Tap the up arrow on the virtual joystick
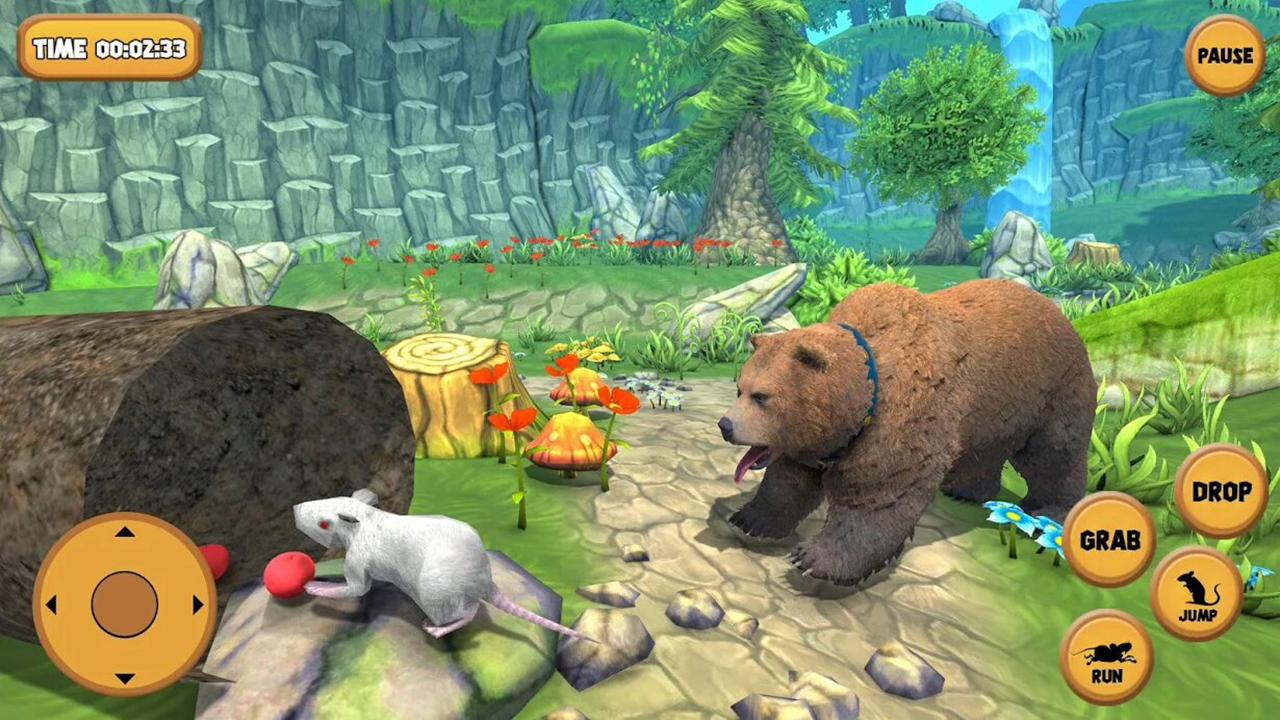1280x720 pixels. click(x=125, y=534)
